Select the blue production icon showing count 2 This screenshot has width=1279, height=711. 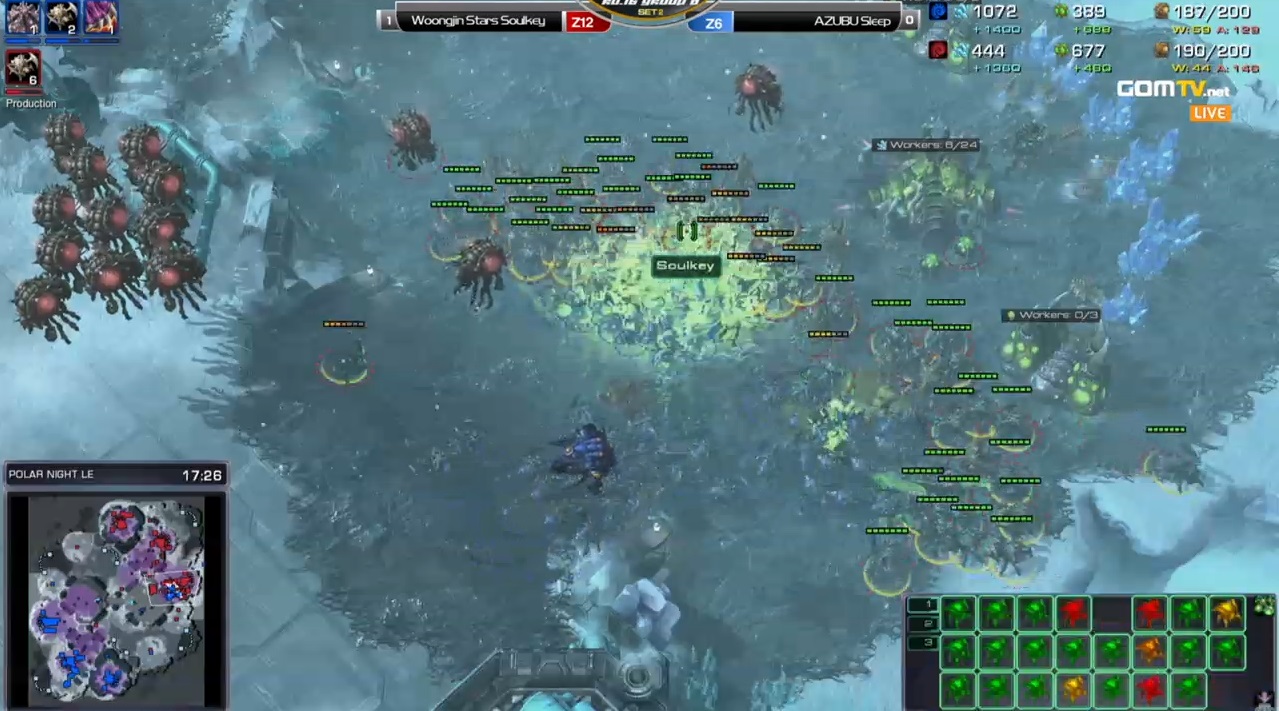click(x=62, y=18)
